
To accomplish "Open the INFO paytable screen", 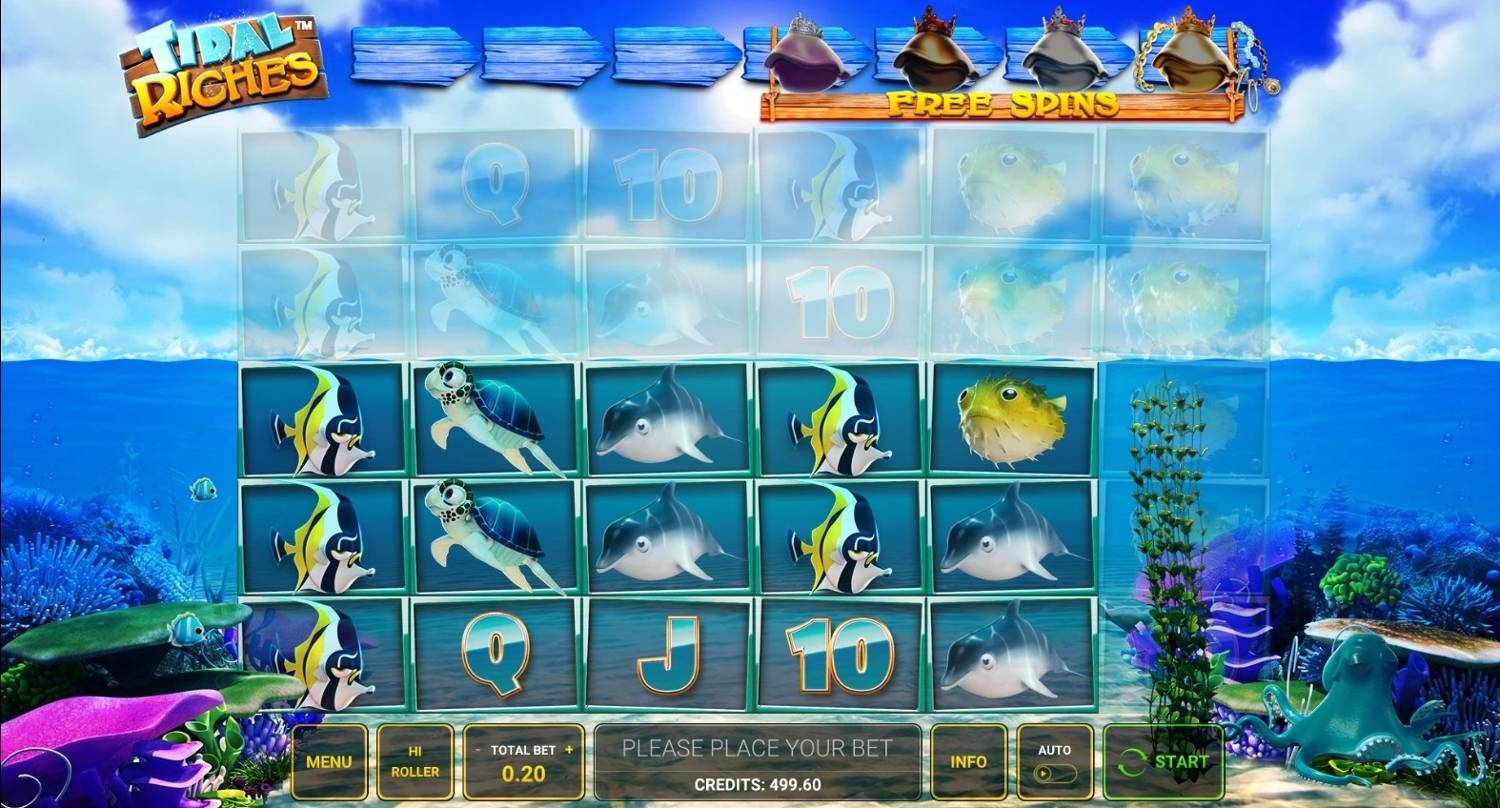I will tap(968, 763).
